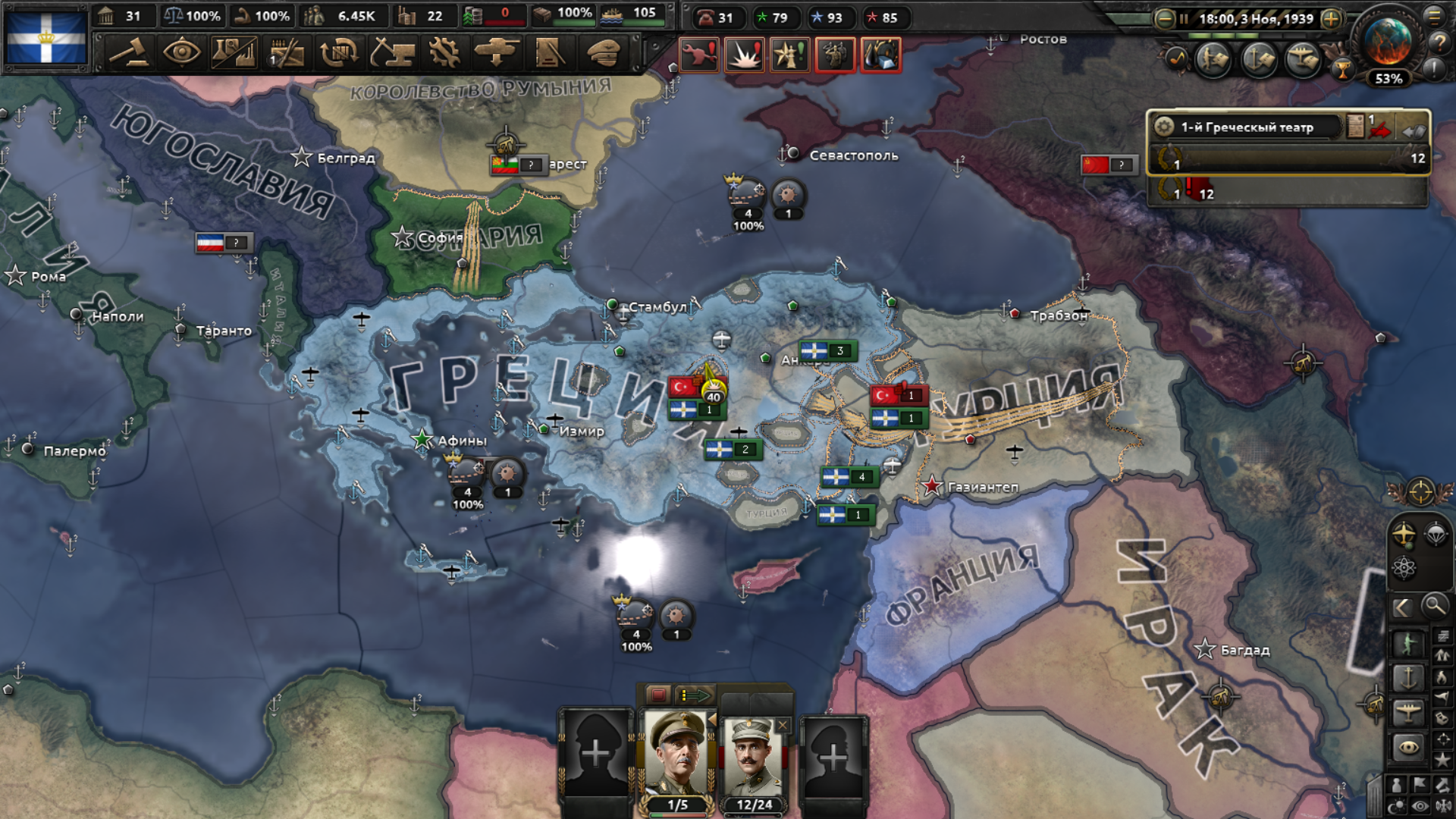Open the music player note button
Image resolution: width=1456 pixels, height=819 pixels.
1176,58
